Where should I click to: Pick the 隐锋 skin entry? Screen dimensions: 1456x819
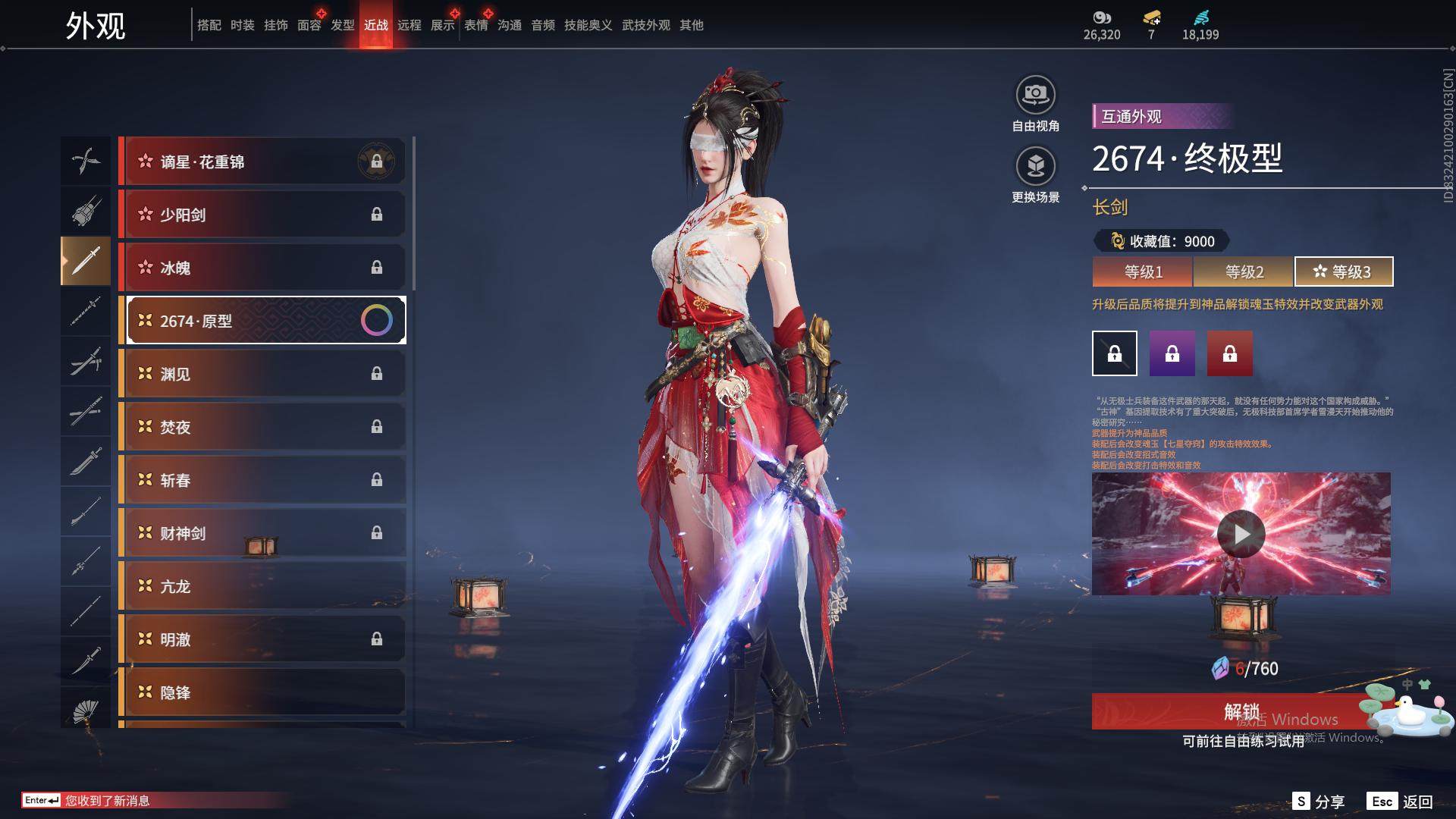[262, 692]
